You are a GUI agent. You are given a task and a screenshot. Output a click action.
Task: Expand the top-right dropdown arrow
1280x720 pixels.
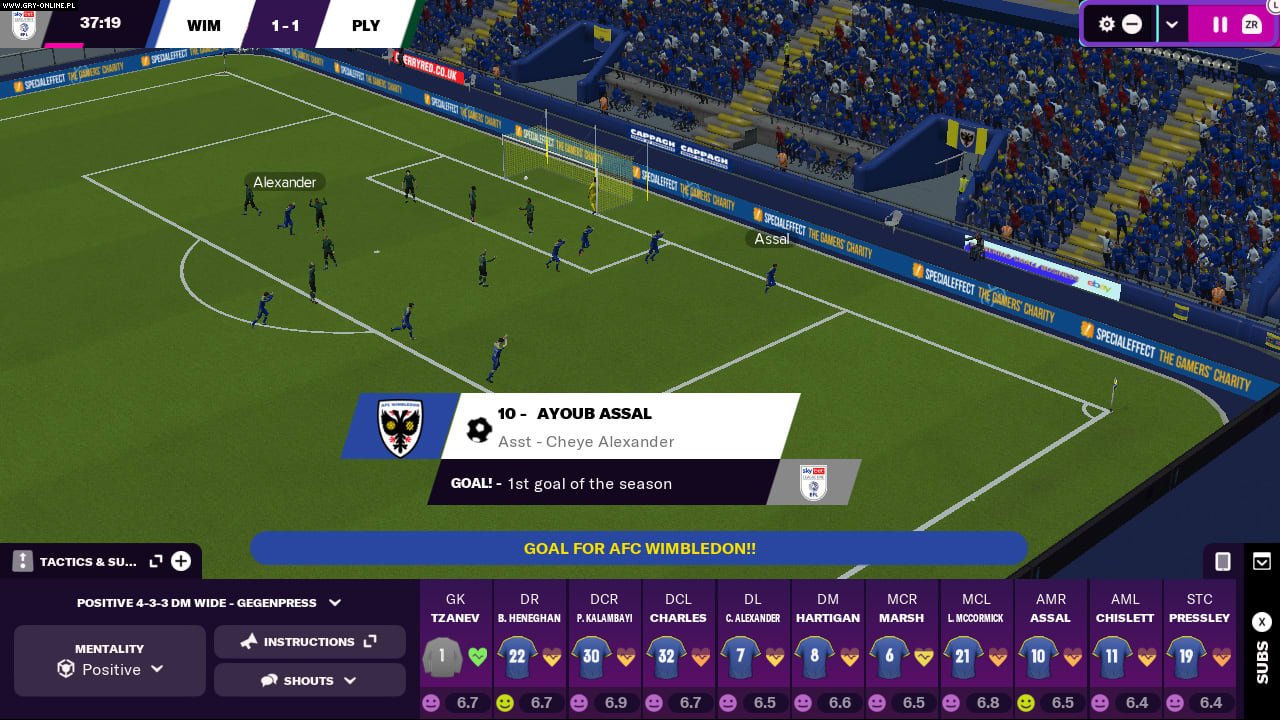[1172, 25]
